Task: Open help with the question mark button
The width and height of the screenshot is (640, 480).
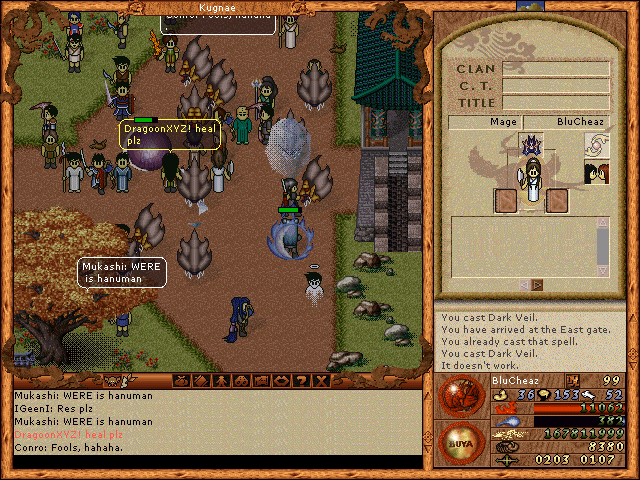Action: [300, 380]
